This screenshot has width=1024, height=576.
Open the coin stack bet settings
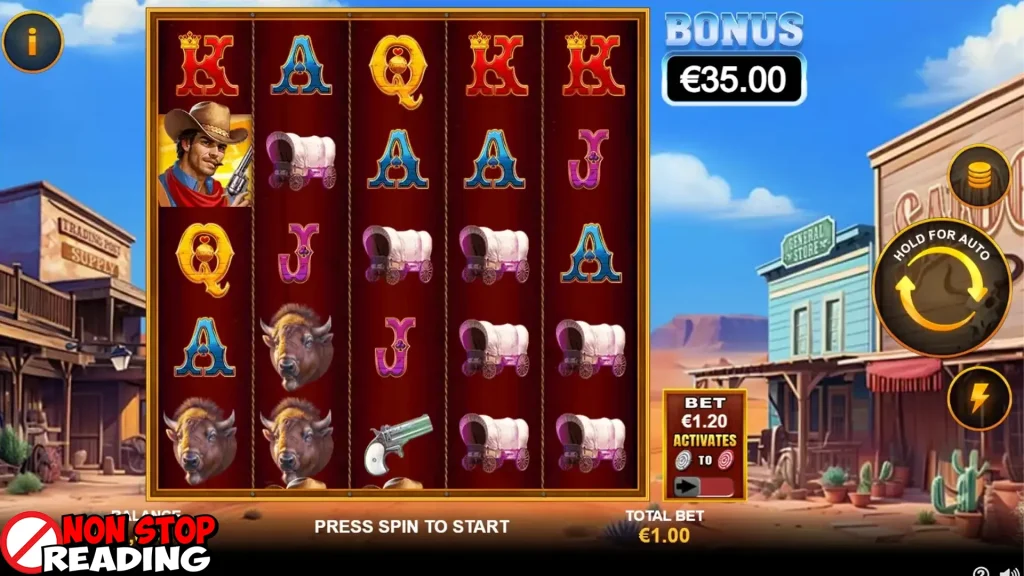point(979,176)
